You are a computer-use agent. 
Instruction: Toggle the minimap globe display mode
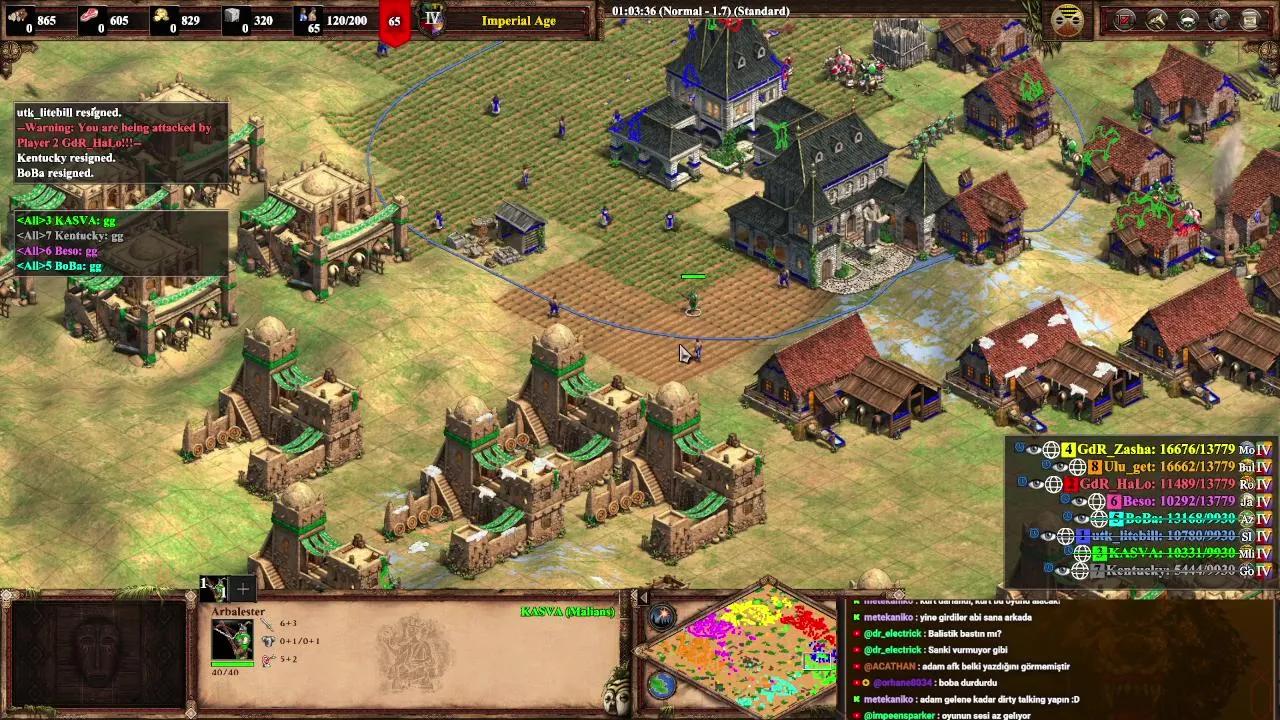661,685
